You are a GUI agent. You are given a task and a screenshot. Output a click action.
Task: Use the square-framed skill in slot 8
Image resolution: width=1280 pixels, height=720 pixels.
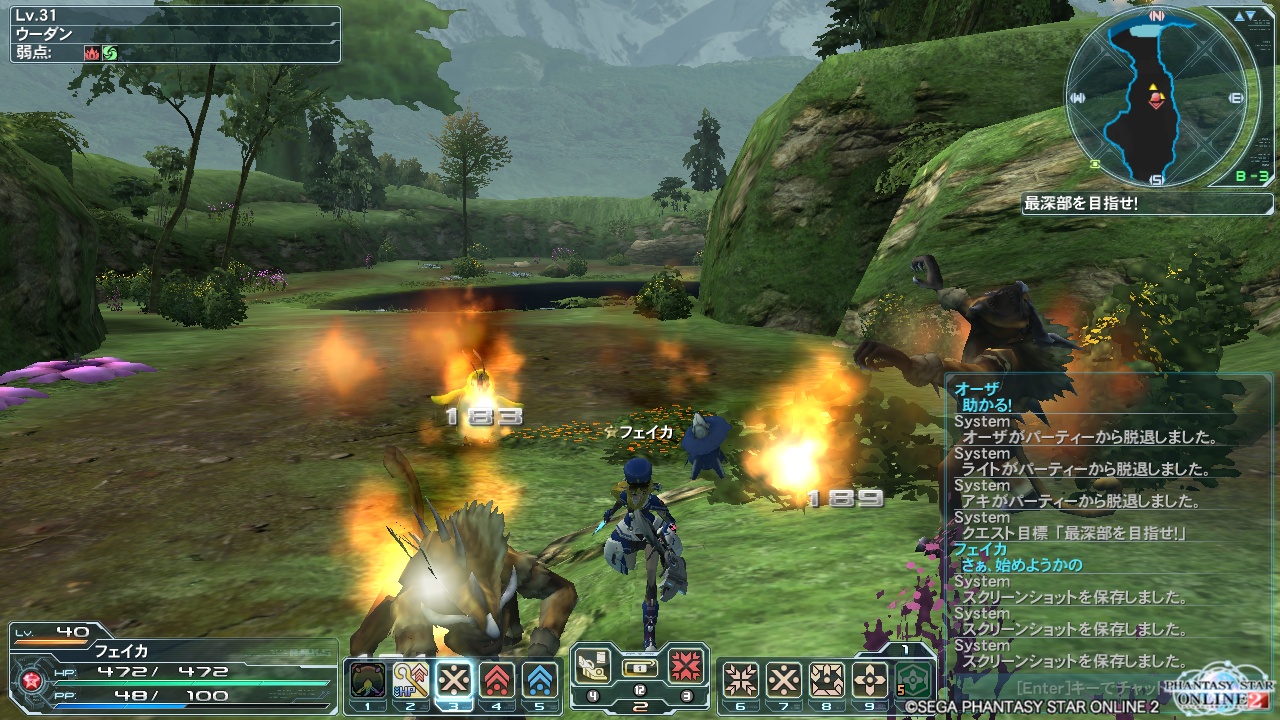point(826,680)
